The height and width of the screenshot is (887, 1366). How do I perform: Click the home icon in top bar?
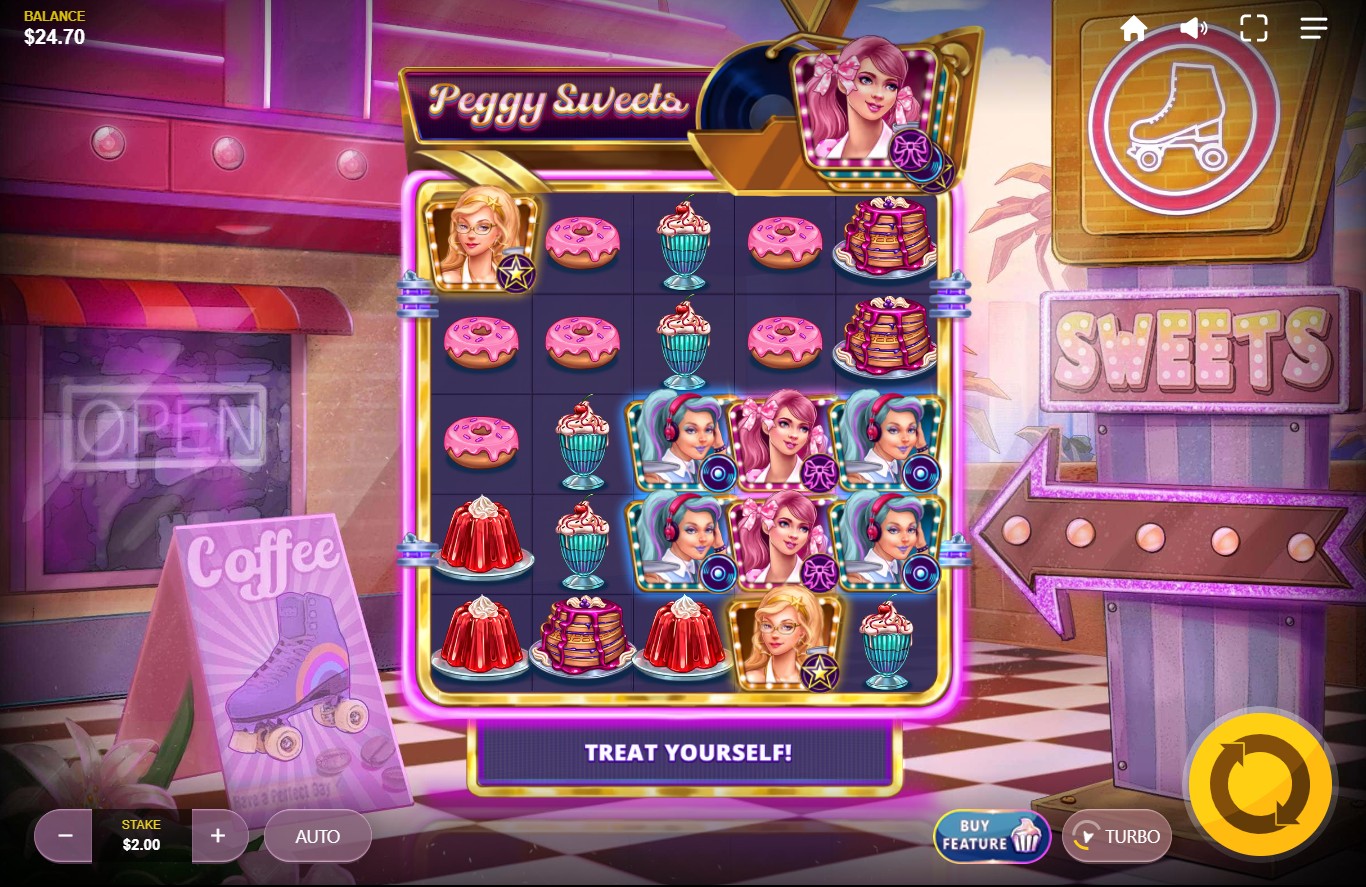pos(1134,28)
